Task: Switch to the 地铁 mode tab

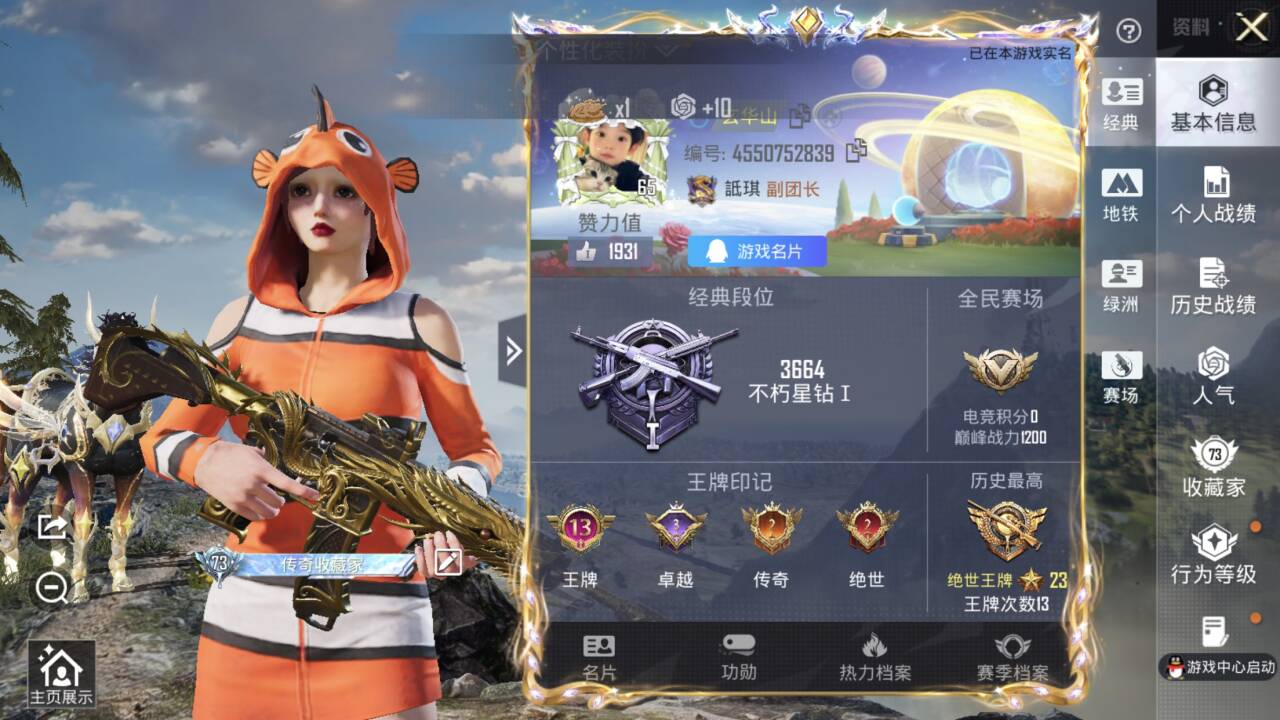Action: (1121, 195)
